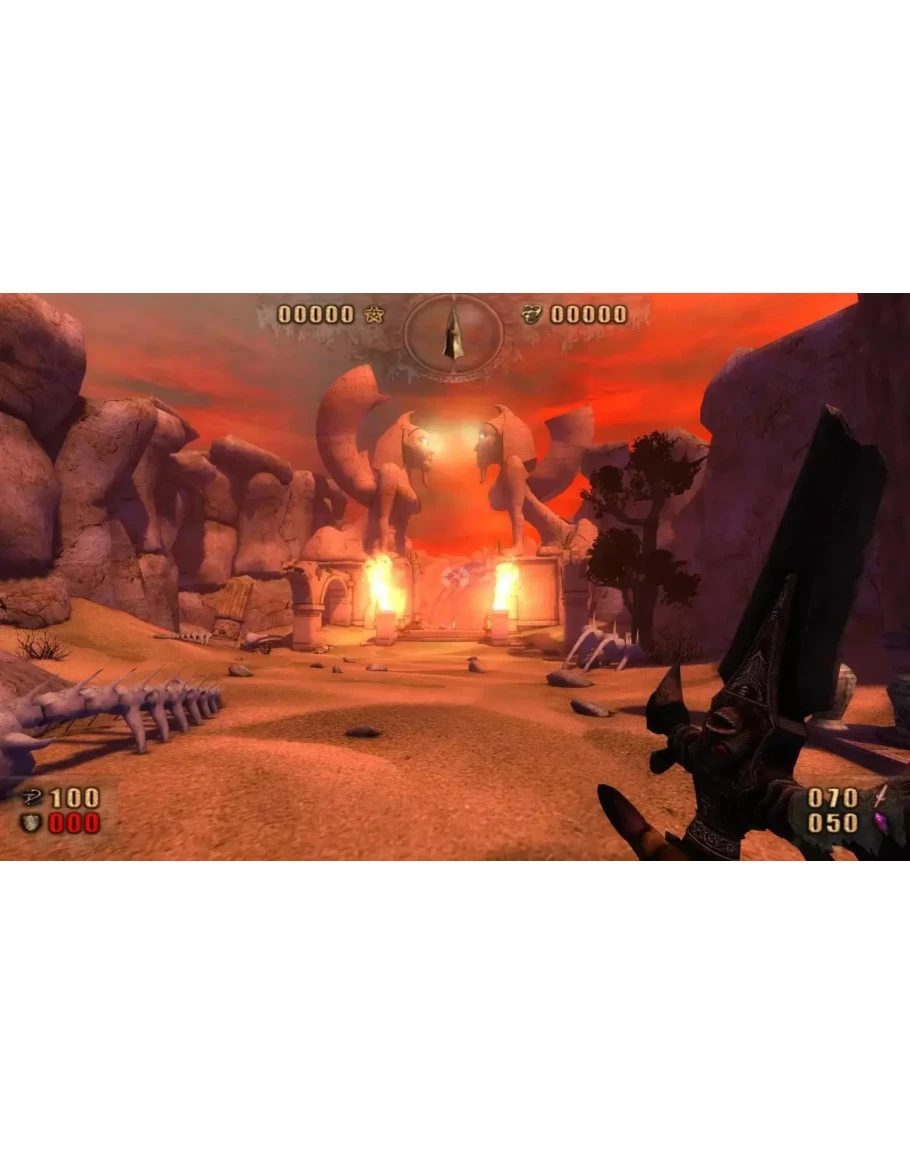Image resolution: width=910 pixels, height=1155 pixels.
Task: Click the armor shield icon
Action: coord(32,823)
